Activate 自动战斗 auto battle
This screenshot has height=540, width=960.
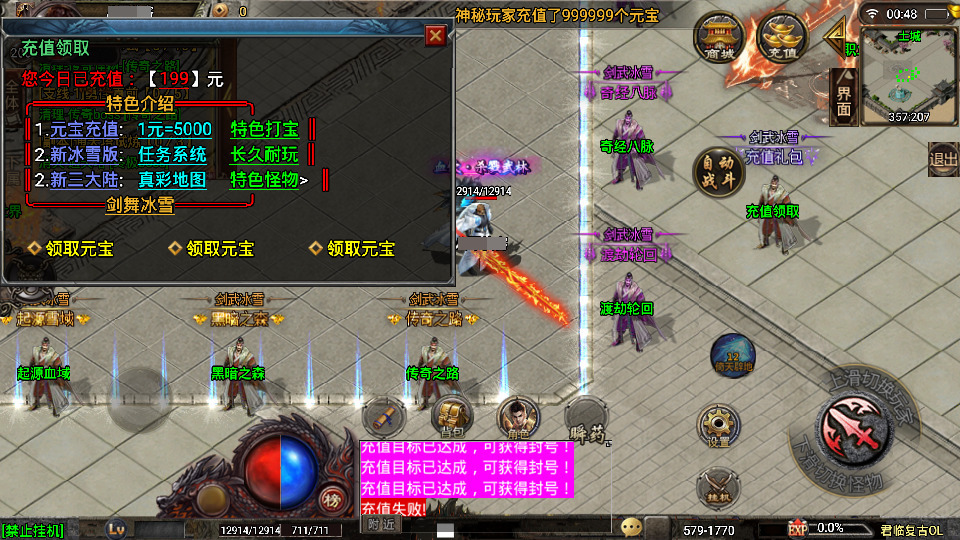click(x=718, y=168)
